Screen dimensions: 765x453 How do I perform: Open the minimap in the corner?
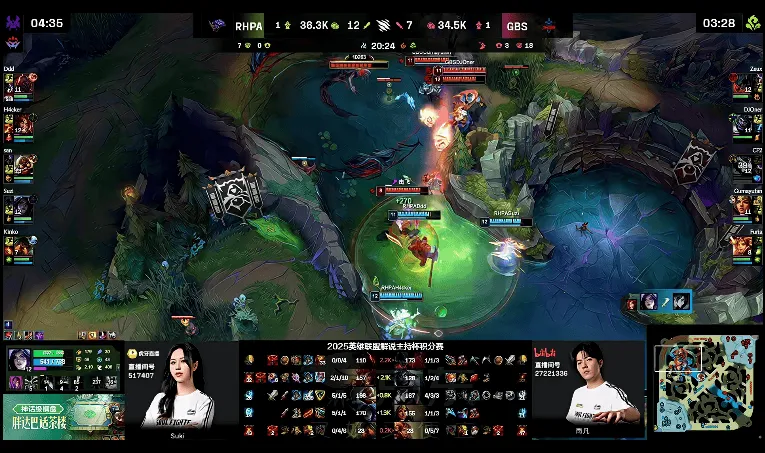point(705,383)
